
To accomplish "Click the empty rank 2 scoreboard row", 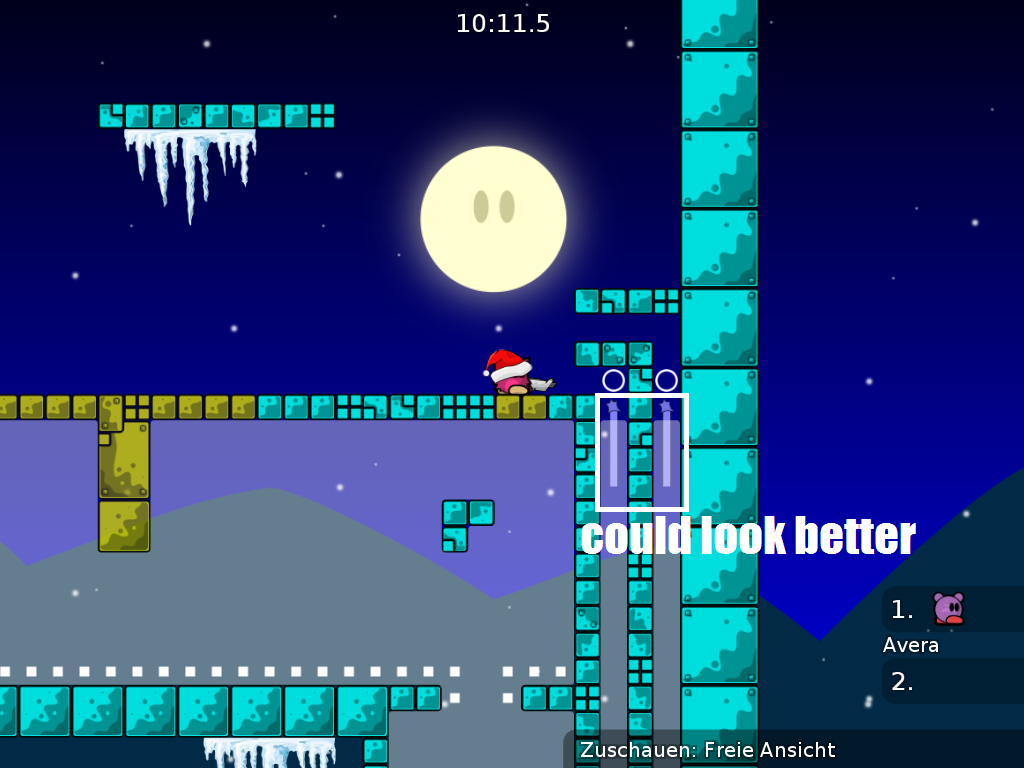I will [x=952, y=682].
